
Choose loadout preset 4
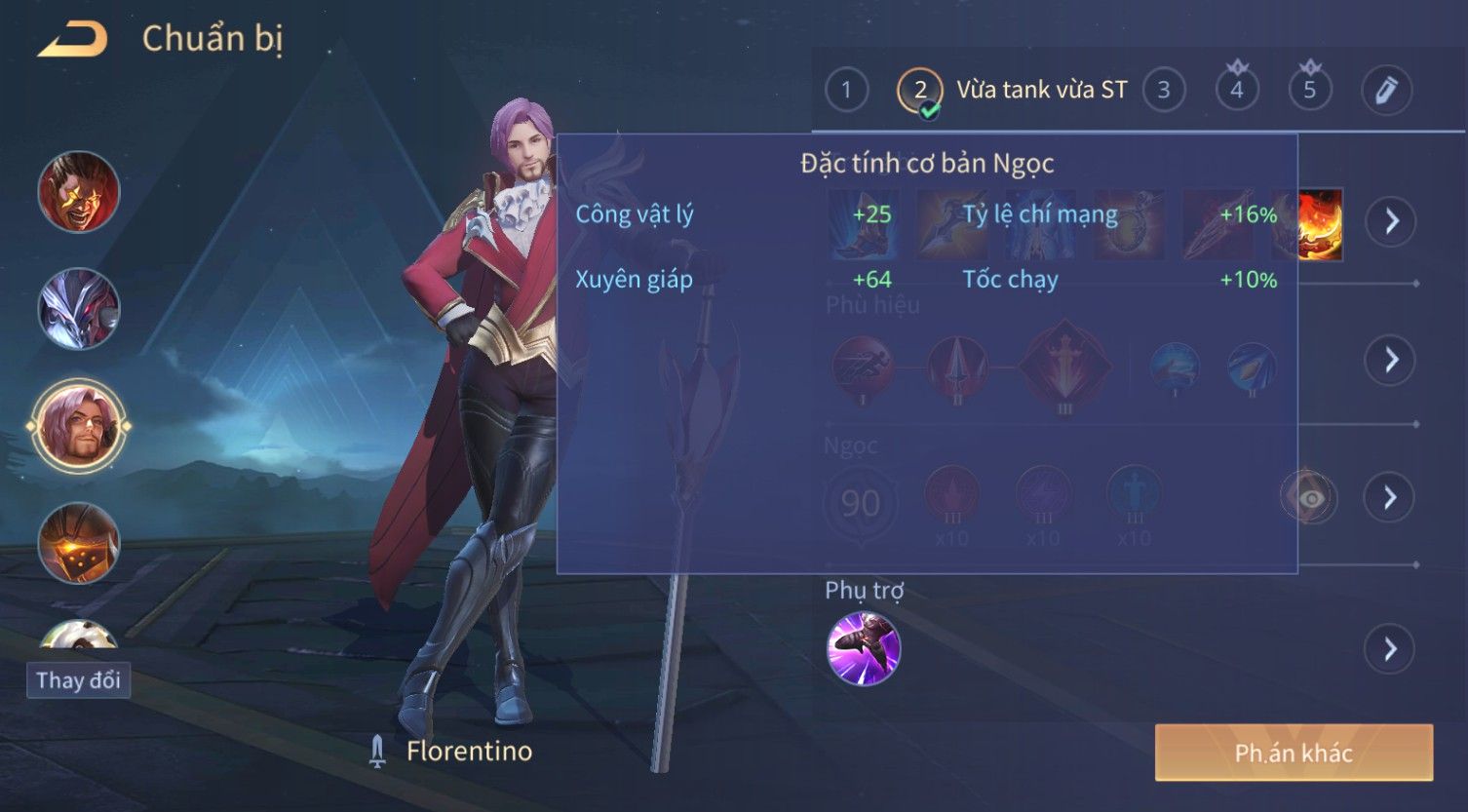pyautogui.click(x=1236, y=91)
